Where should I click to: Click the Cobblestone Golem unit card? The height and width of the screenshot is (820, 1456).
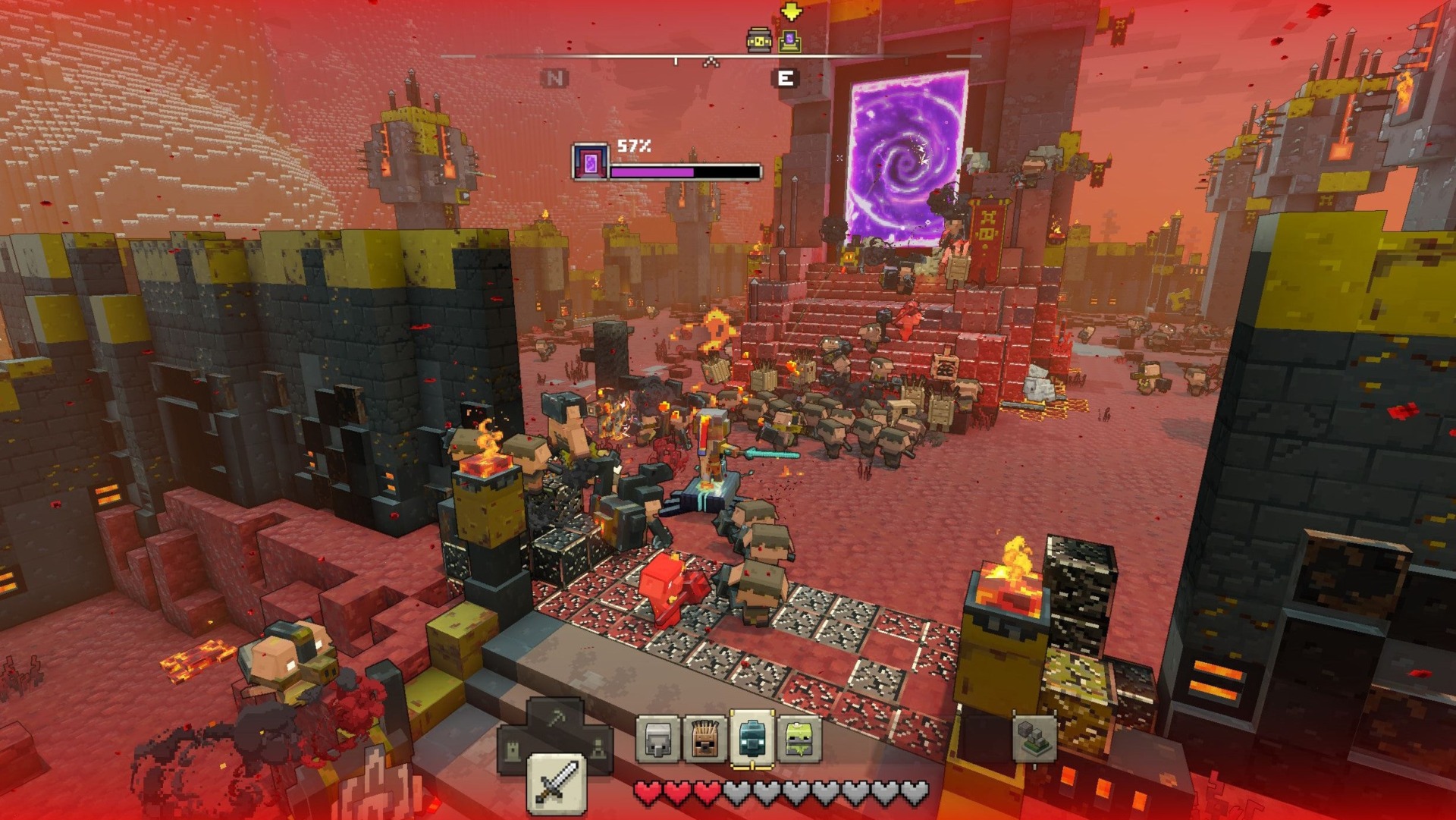[657, 738]
